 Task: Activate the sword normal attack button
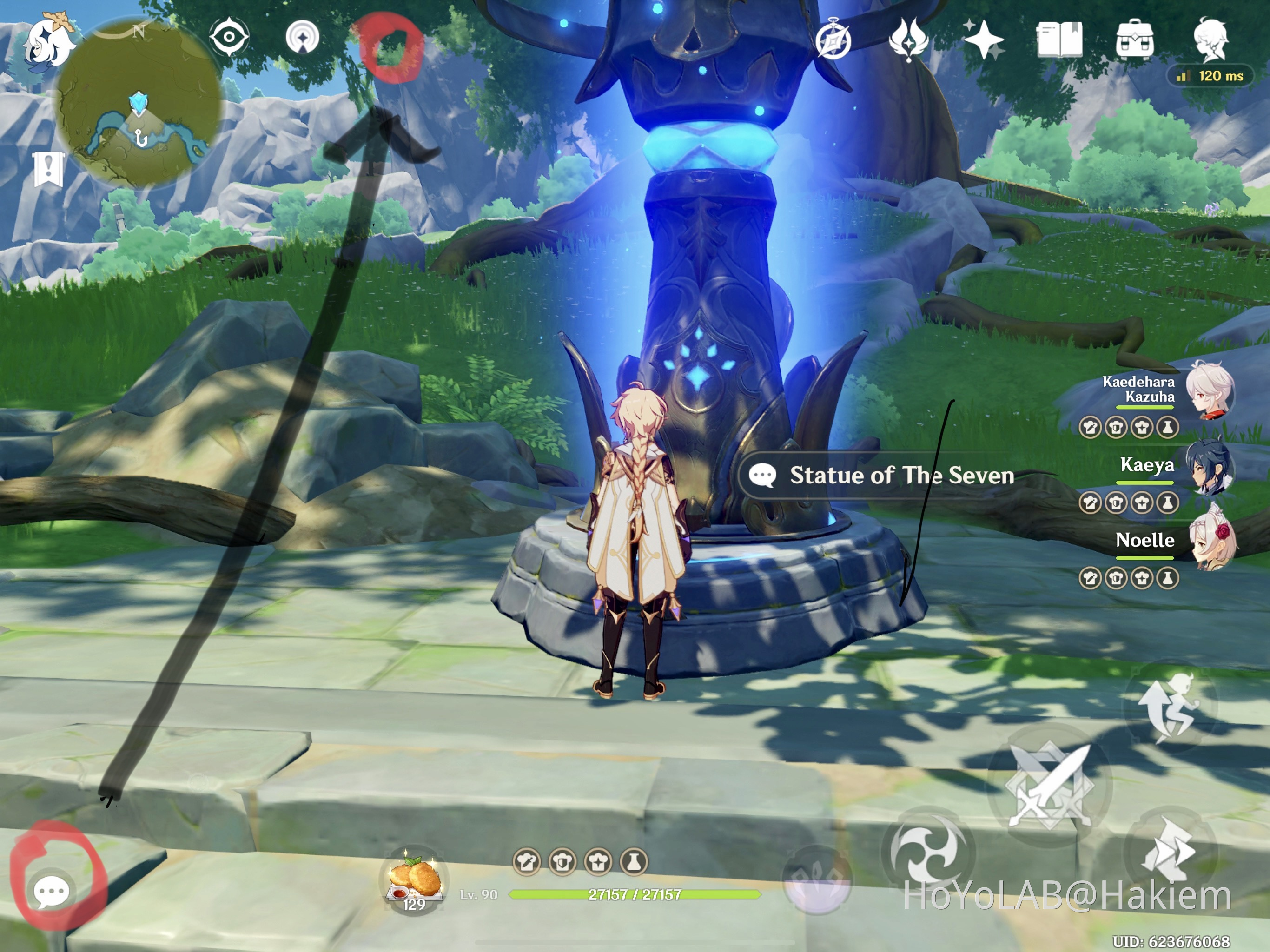1049,786
